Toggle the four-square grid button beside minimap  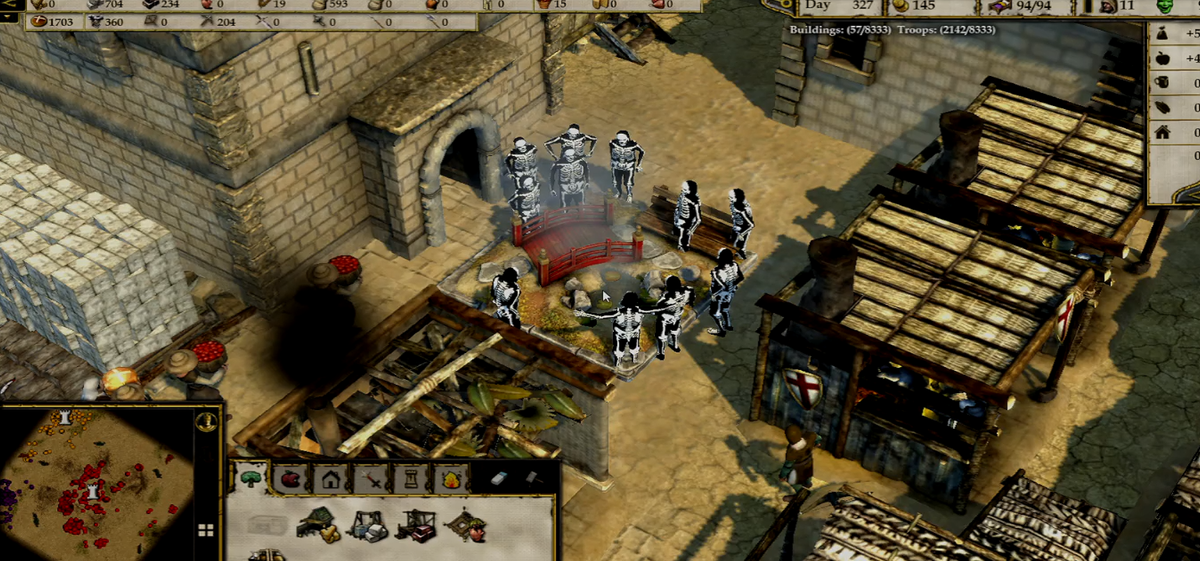[x=206, y=529]
